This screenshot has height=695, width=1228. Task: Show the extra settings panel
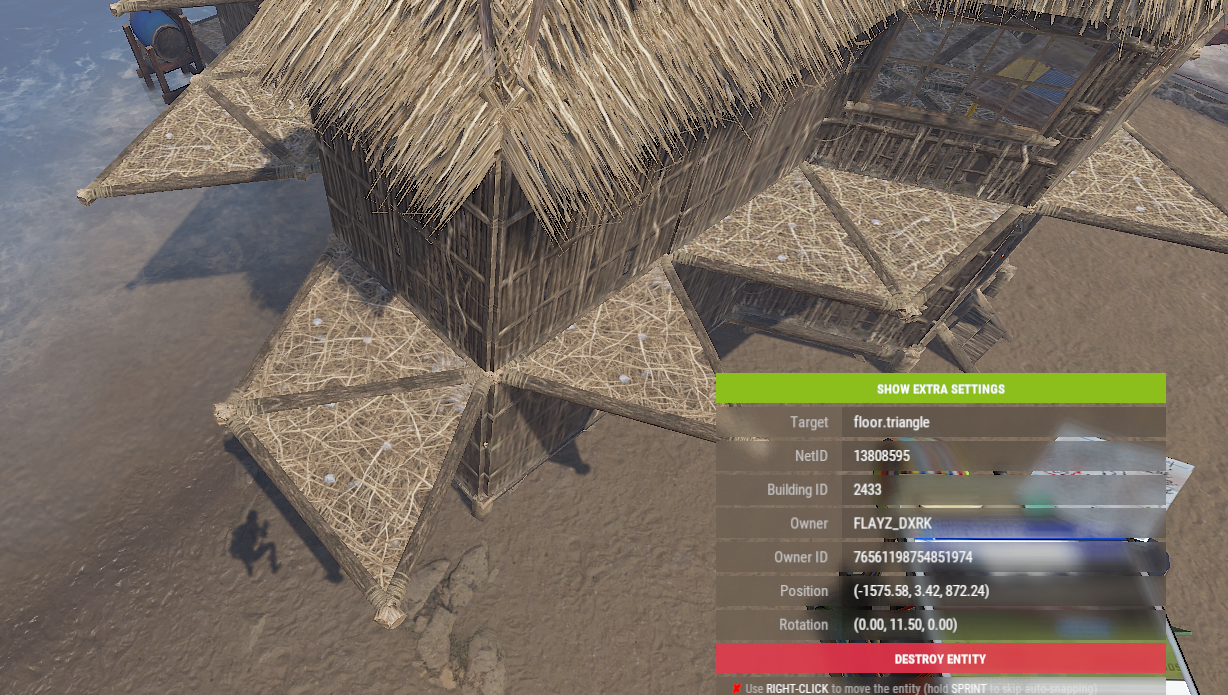click(940, 388)
